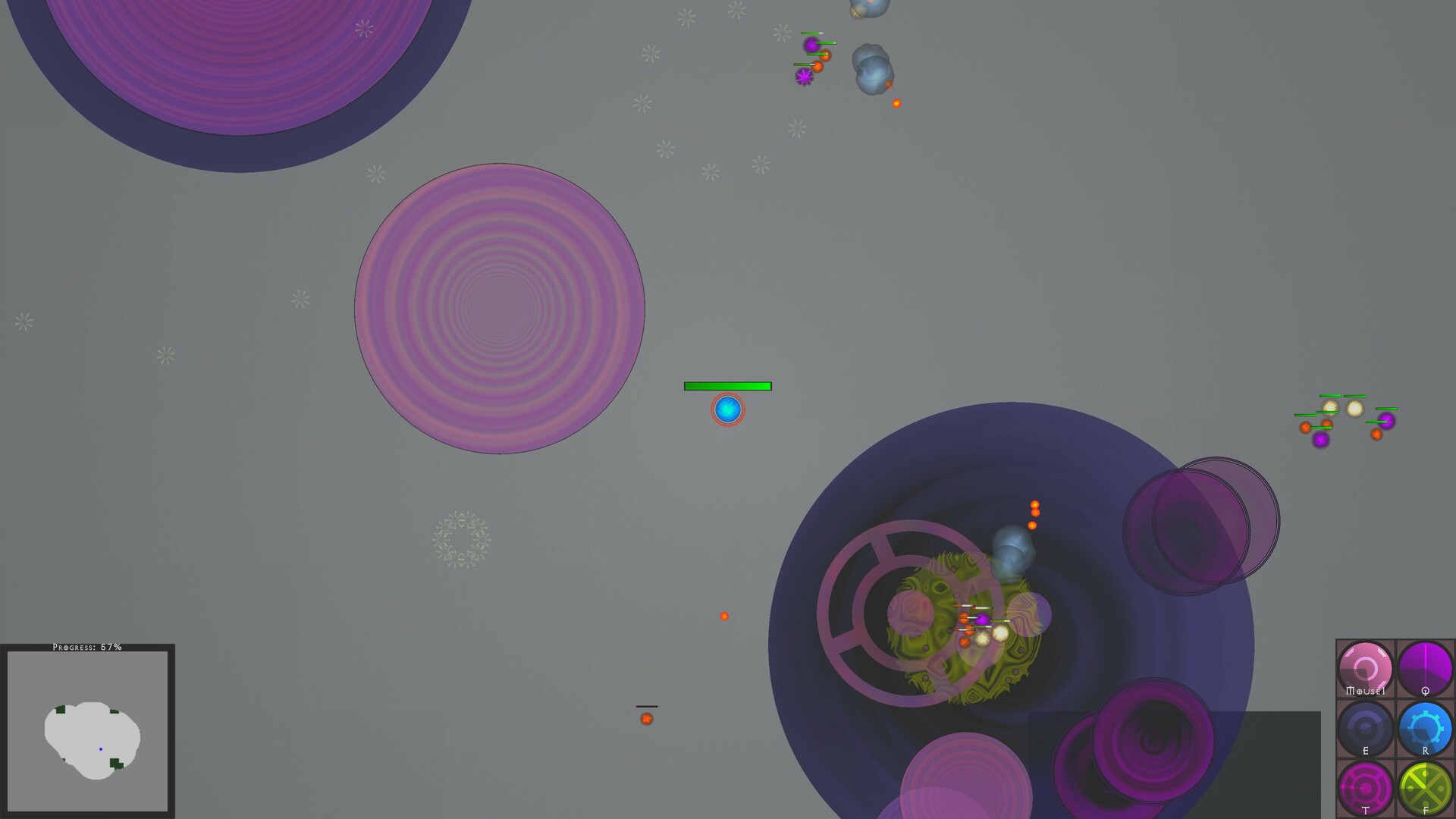Select a green objective marker on minimap
This screenshot has height=819, width=1456.
pyautogui.click(x=116, y=762)
